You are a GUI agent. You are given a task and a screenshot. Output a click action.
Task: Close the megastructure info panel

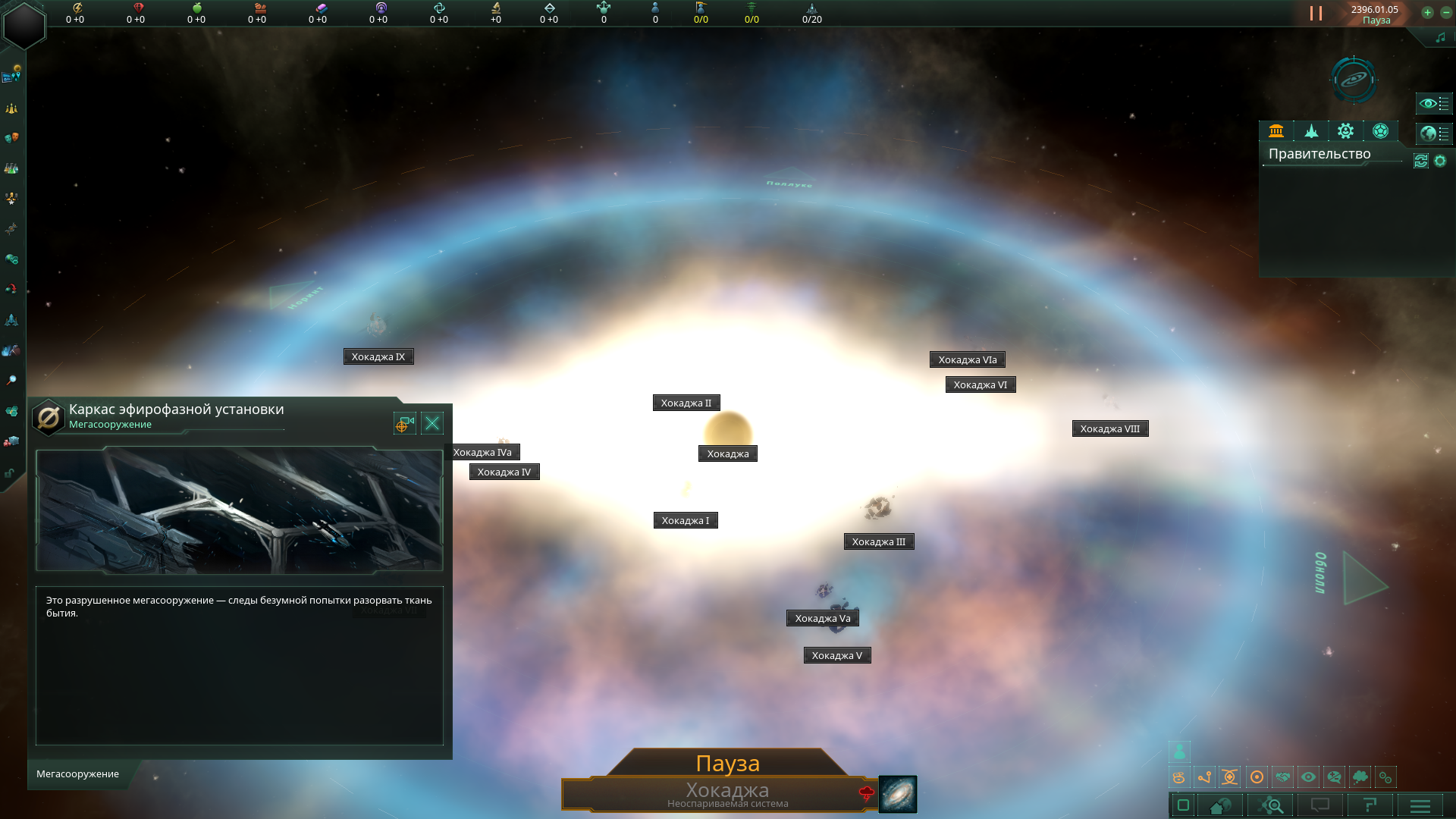click(x=432, y=423)
